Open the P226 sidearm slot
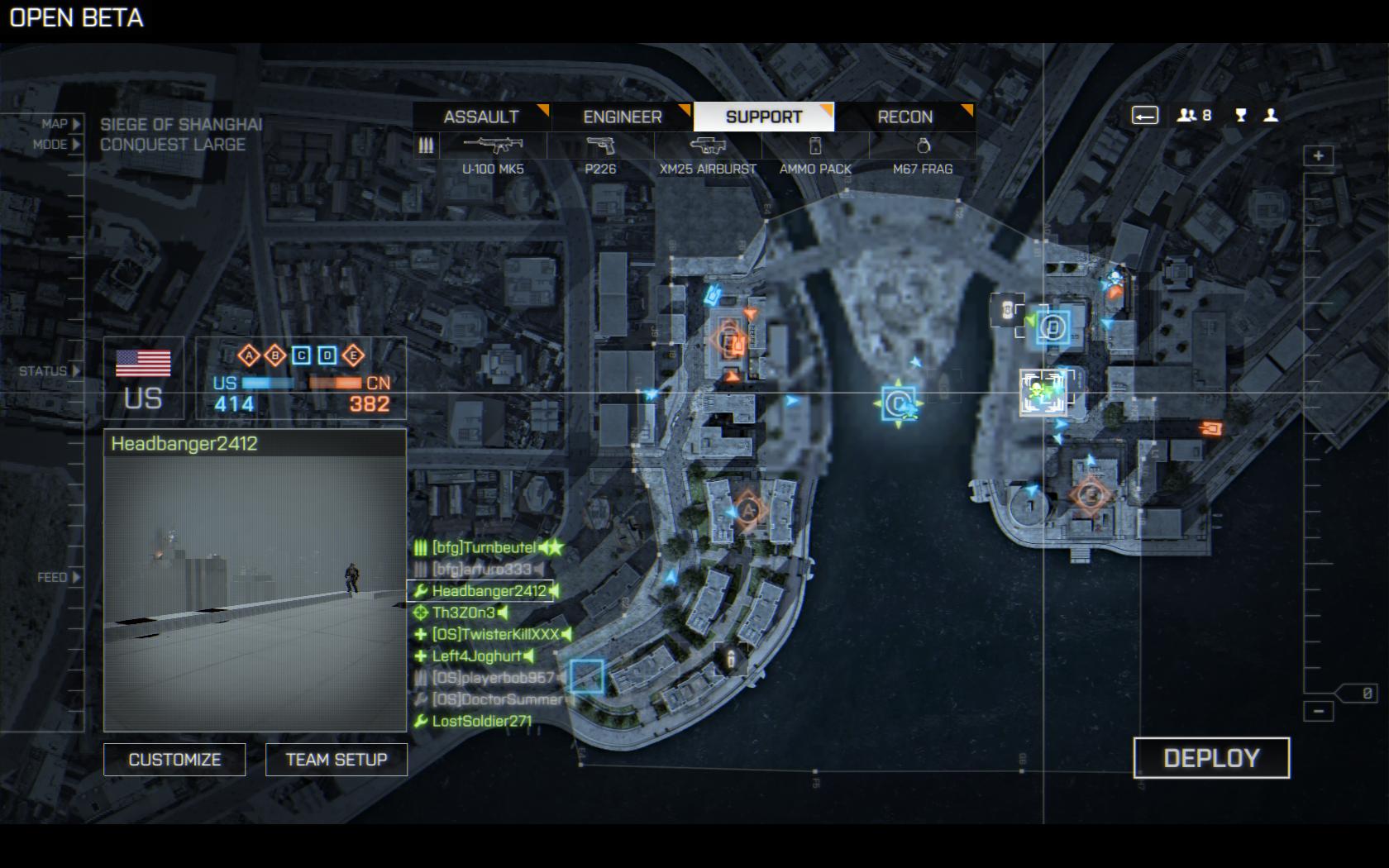The image size is (1389, 868). (x=600, y=147)
